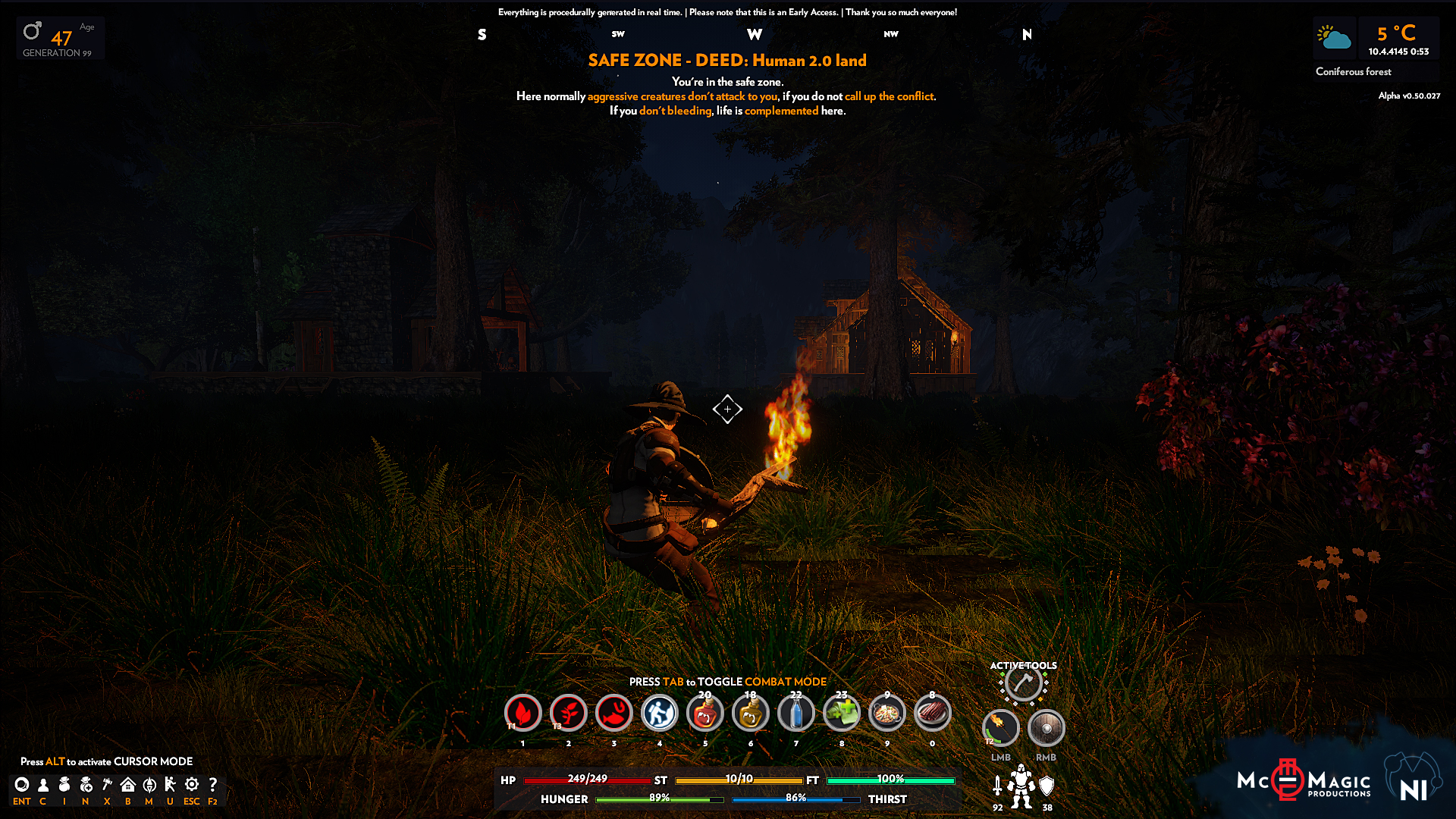Toggle the walking stamina mode in slot 4
This screenshot has width=1456, height=819.
tap(660, 714)
